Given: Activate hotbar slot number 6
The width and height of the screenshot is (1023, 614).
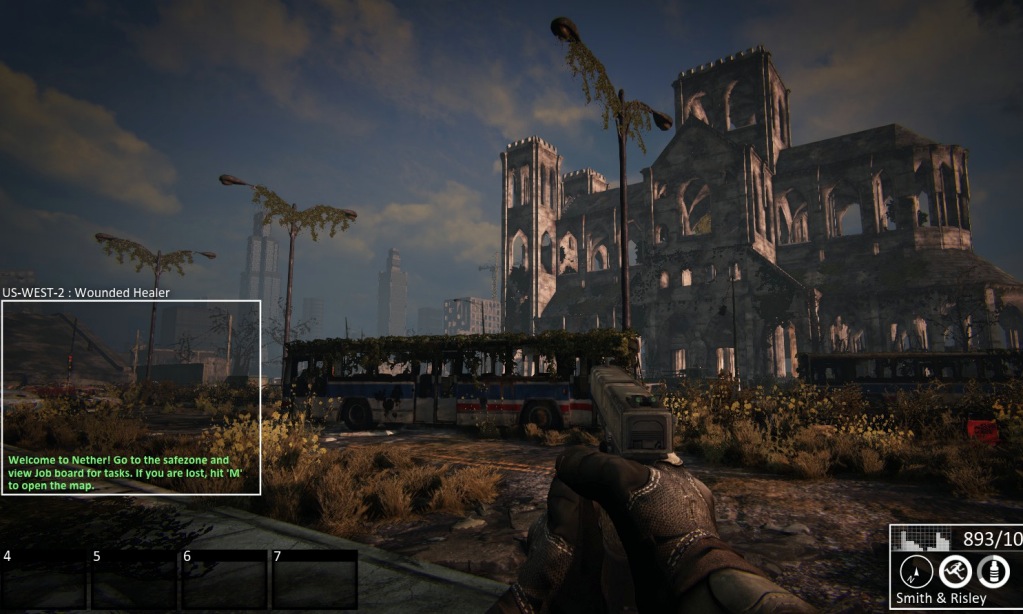Looking at the screenshot, I should point(224,579).
